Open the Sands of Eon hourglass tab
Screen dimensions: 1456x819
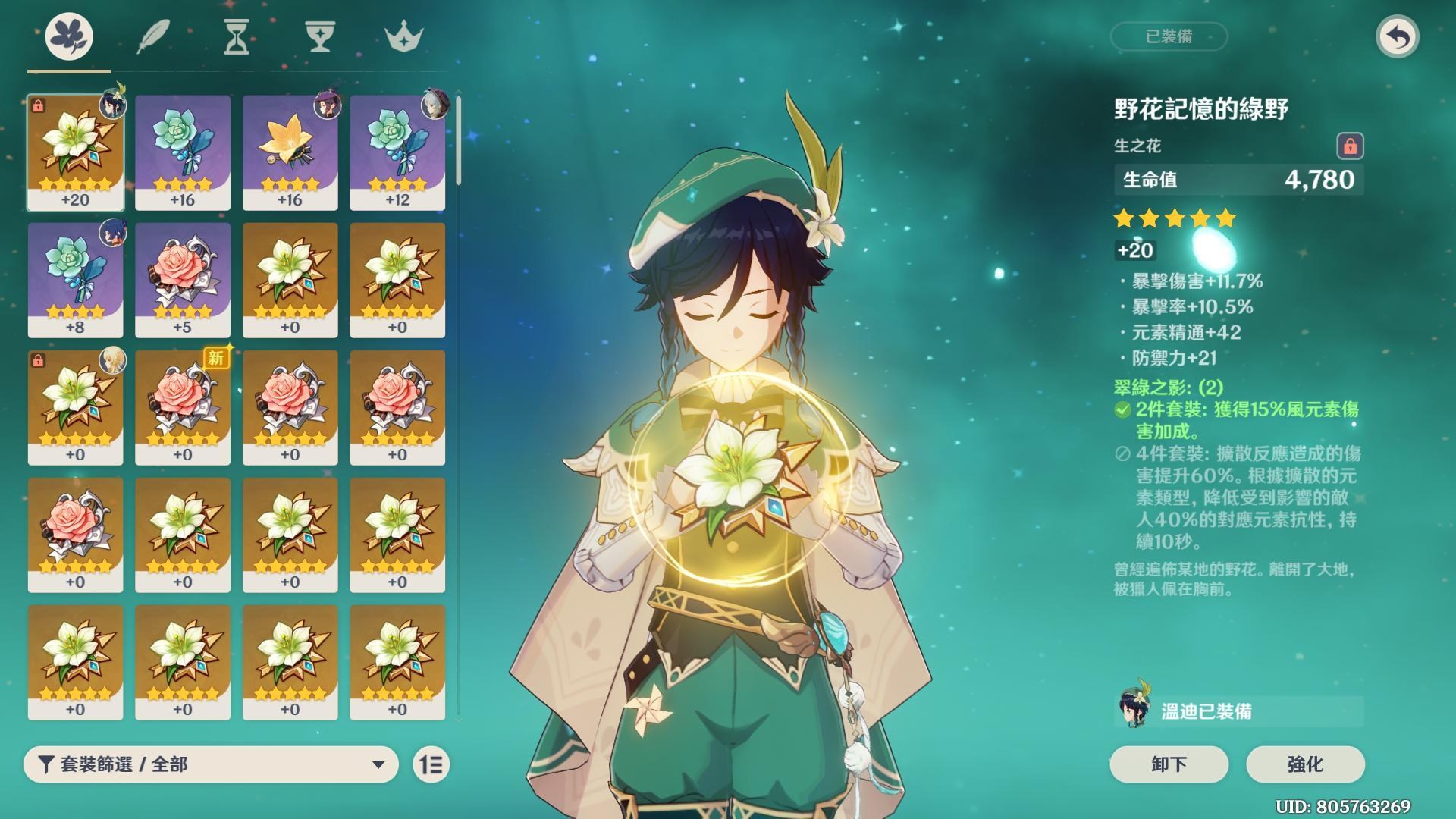tap(237, 36)
